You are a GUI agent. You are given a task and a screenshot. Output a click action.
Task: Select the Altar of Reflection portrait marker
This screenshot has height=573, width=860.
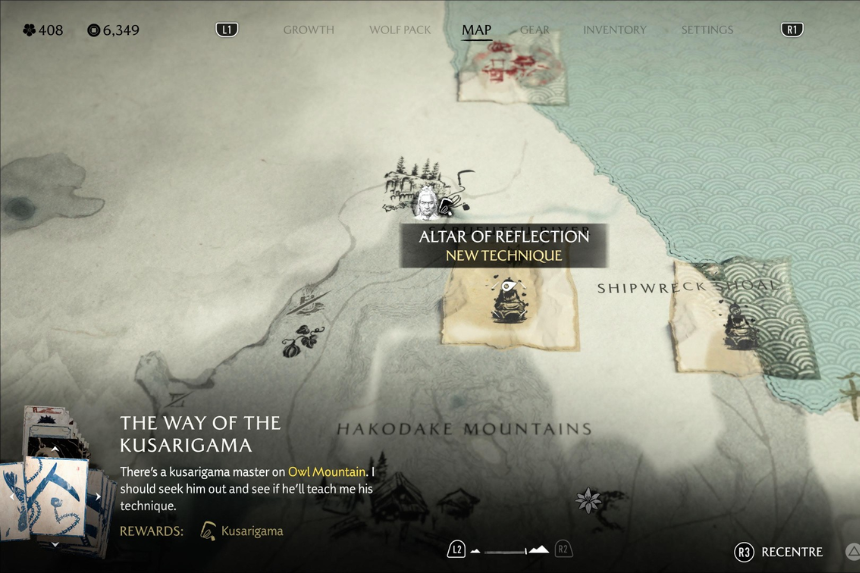[x=425, y=203]
